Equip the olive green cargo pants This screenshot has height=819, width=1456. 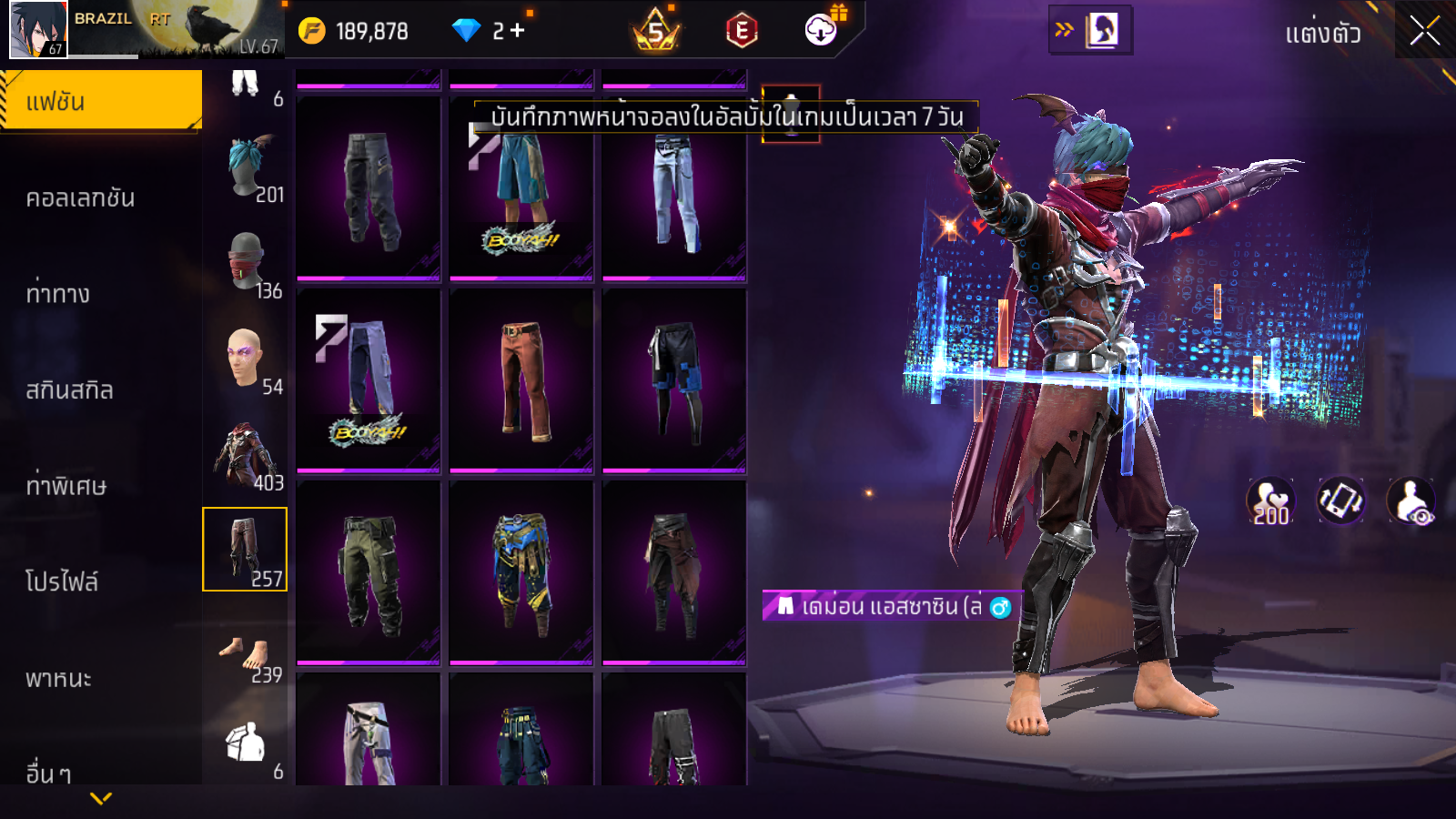(x=369, y=573)
